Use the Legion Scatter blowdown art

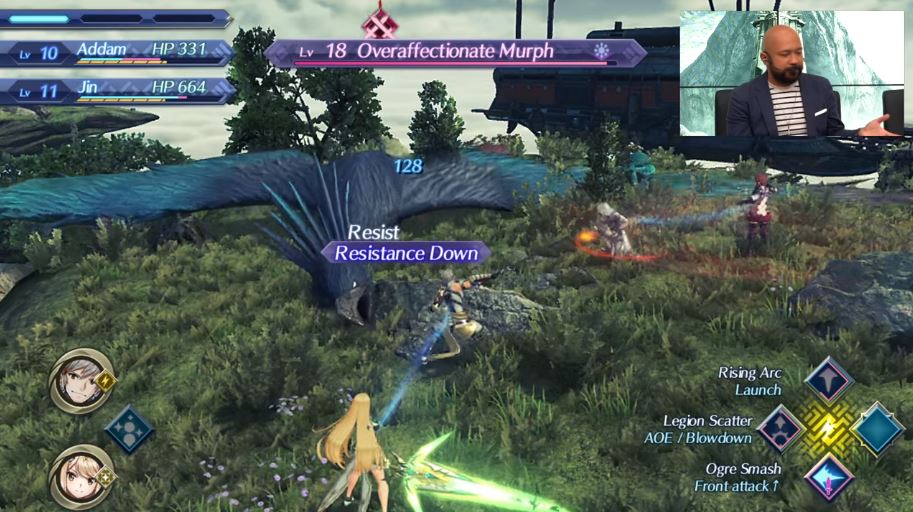coord(781,428)
